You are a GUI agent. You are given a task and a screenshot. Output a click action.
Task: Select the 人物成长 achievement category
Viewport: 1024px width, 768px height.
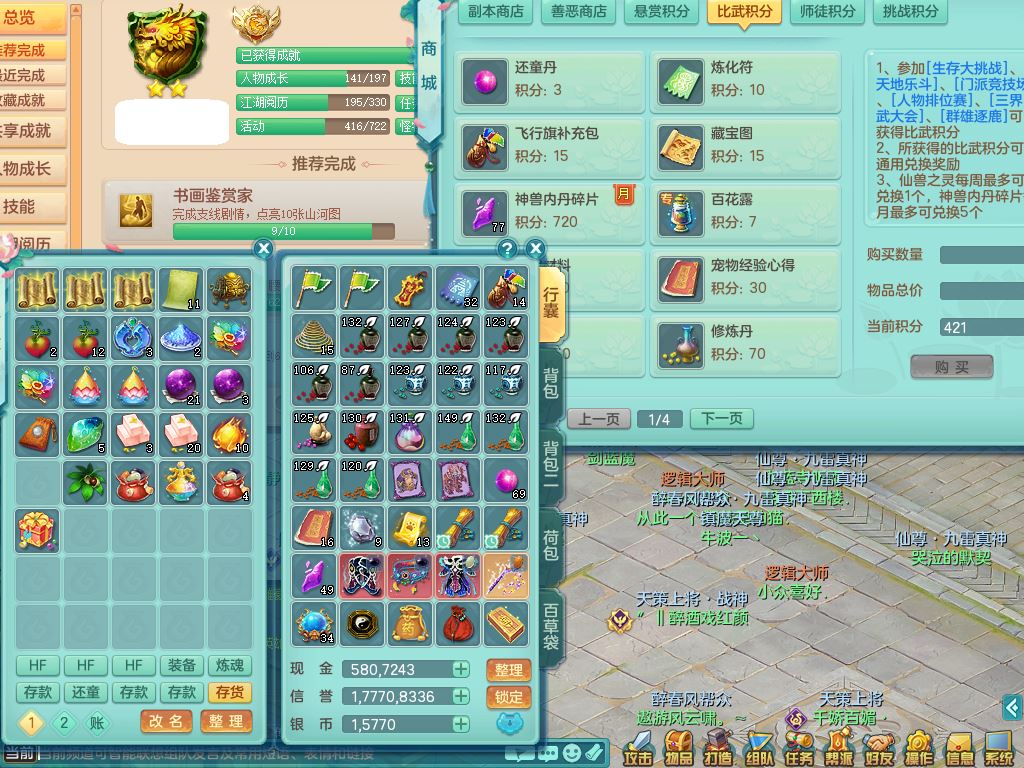pyautogui.click(x=28, y=168)
